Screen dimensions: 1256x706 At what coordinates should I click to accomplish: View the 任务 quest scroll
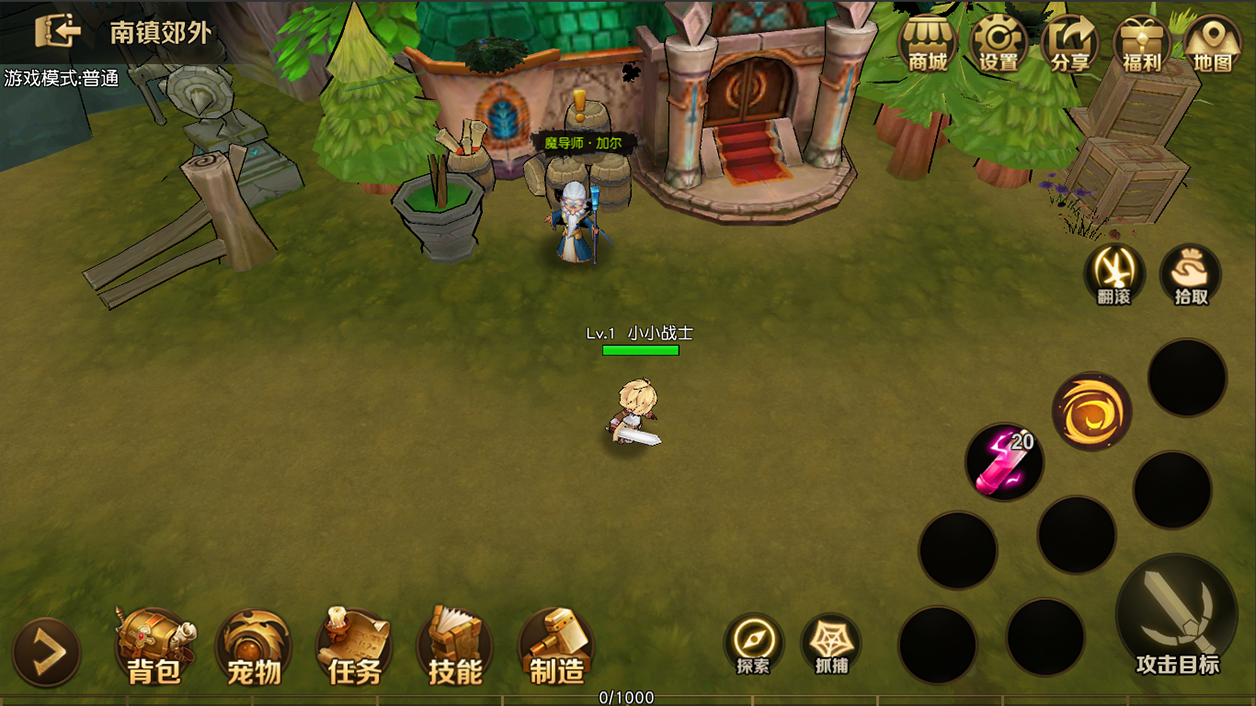(355, 647)
